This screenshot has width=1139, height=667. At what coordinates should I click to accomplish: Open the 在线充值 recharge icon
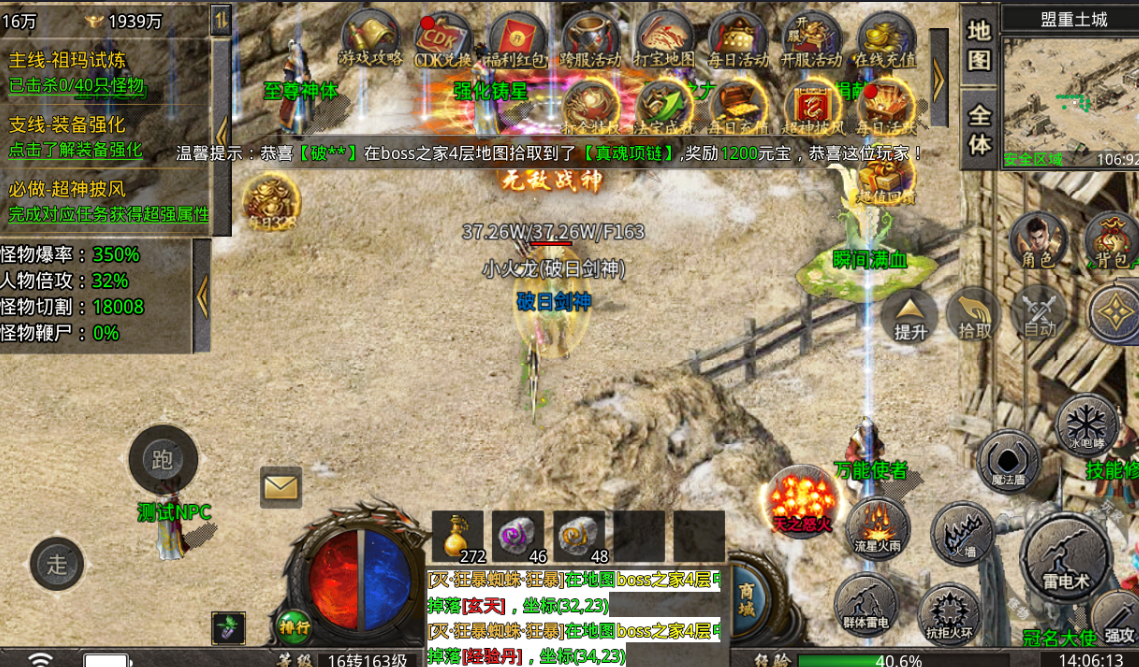tap(886, 40)
